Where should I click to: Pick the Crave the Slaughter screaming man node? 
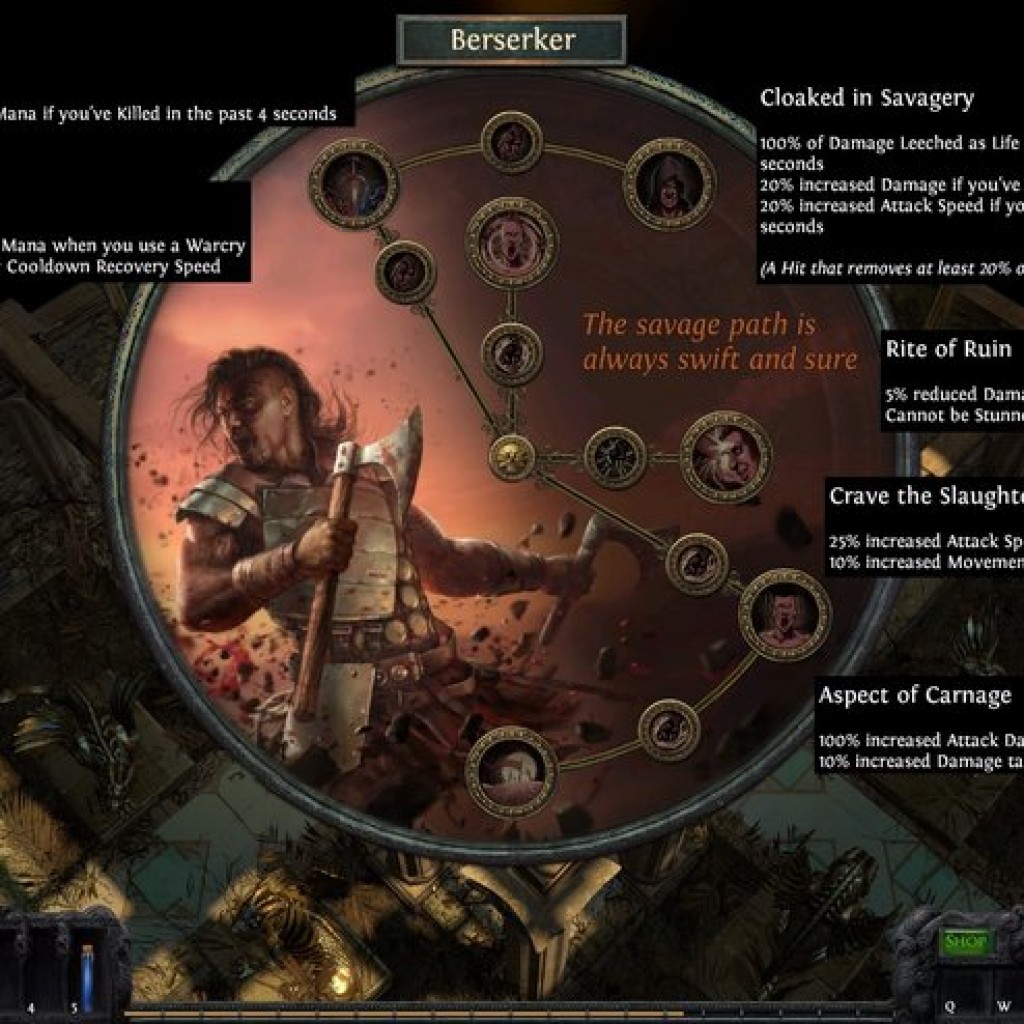click(x=785, y=614)
